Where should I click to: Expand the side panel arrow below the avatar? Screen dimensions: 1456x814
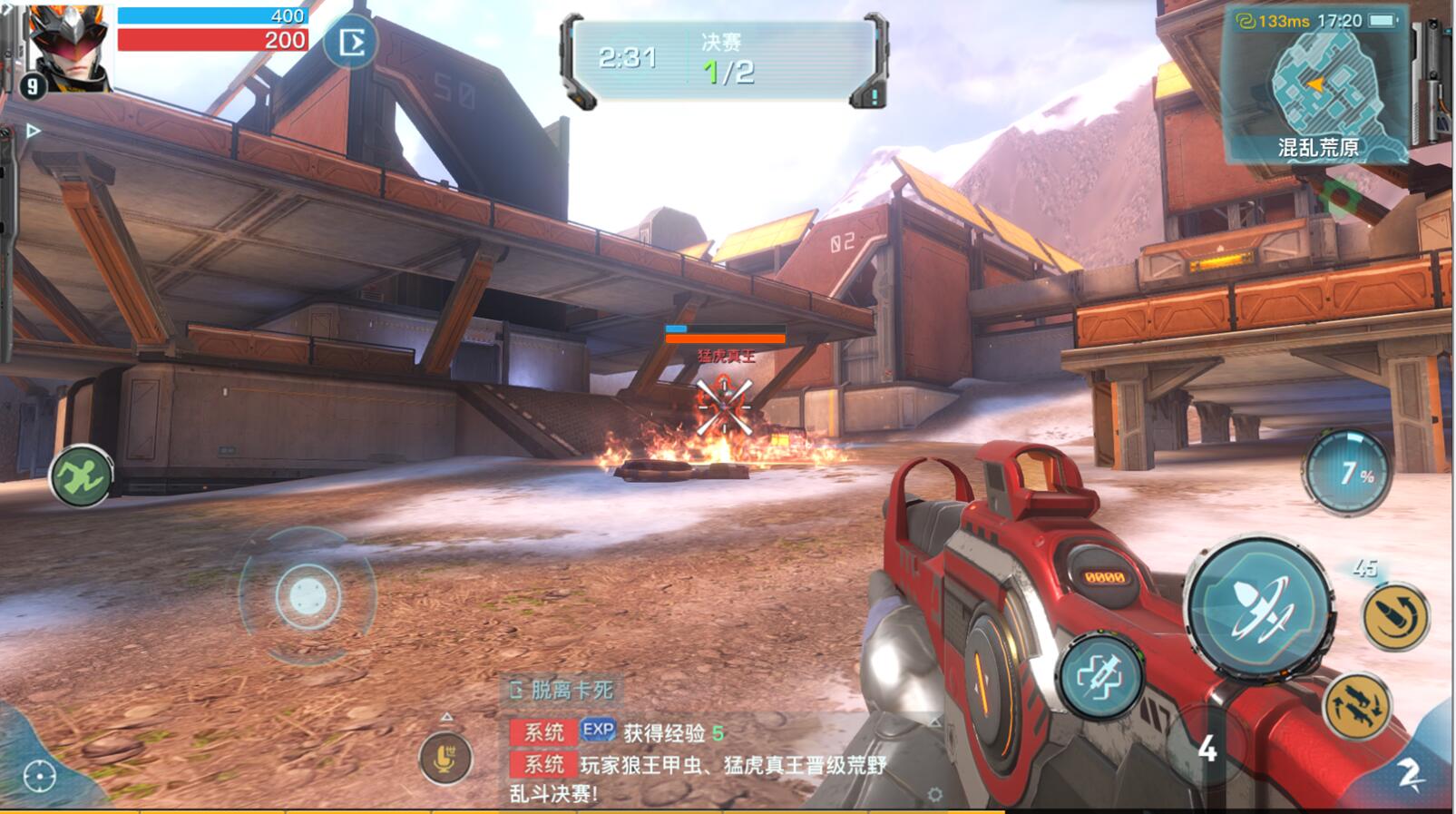[x=33, y=131]
